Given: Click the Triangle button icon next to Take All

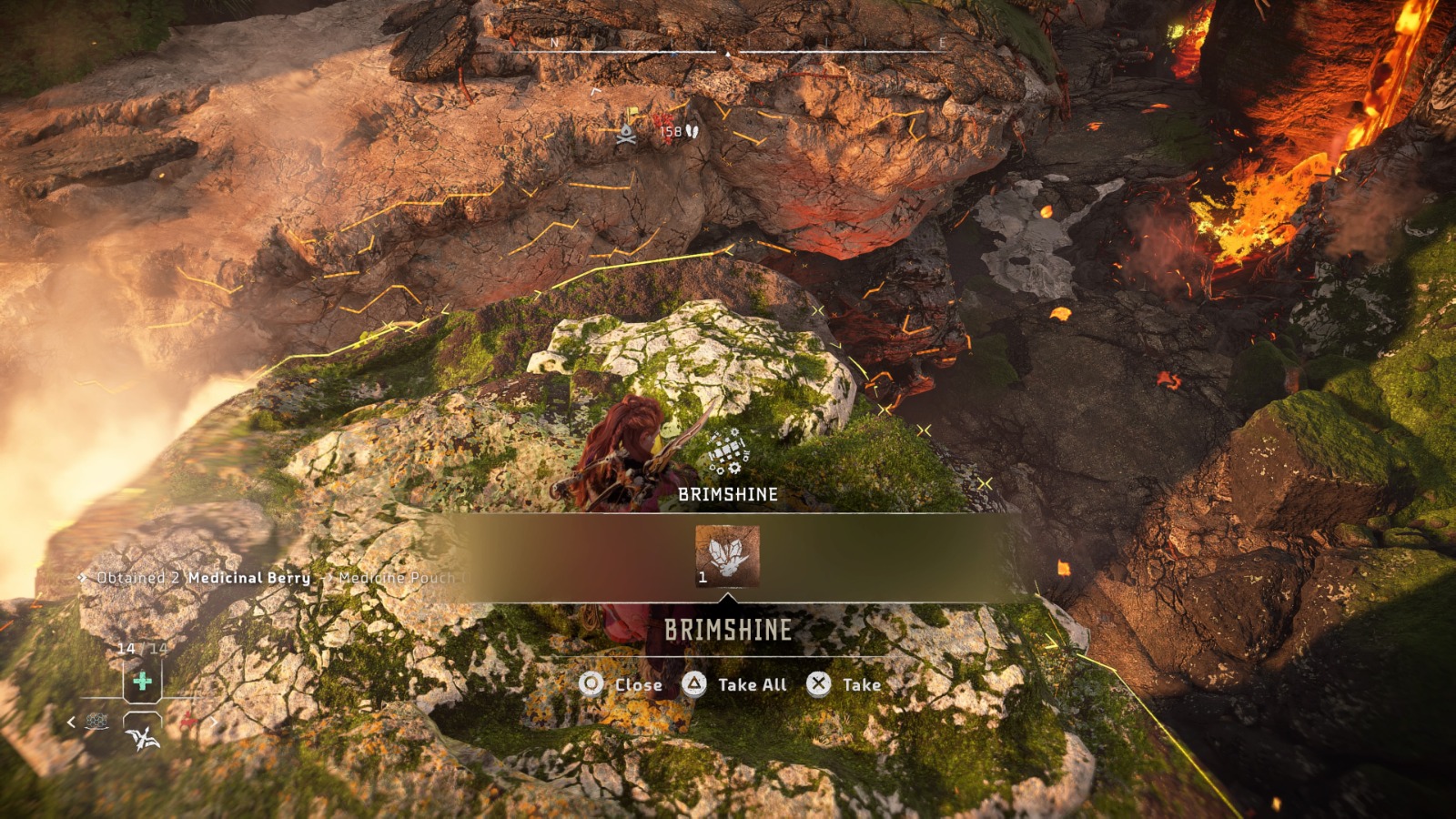Looking at the screenshot, I should [x=694, y=684].
